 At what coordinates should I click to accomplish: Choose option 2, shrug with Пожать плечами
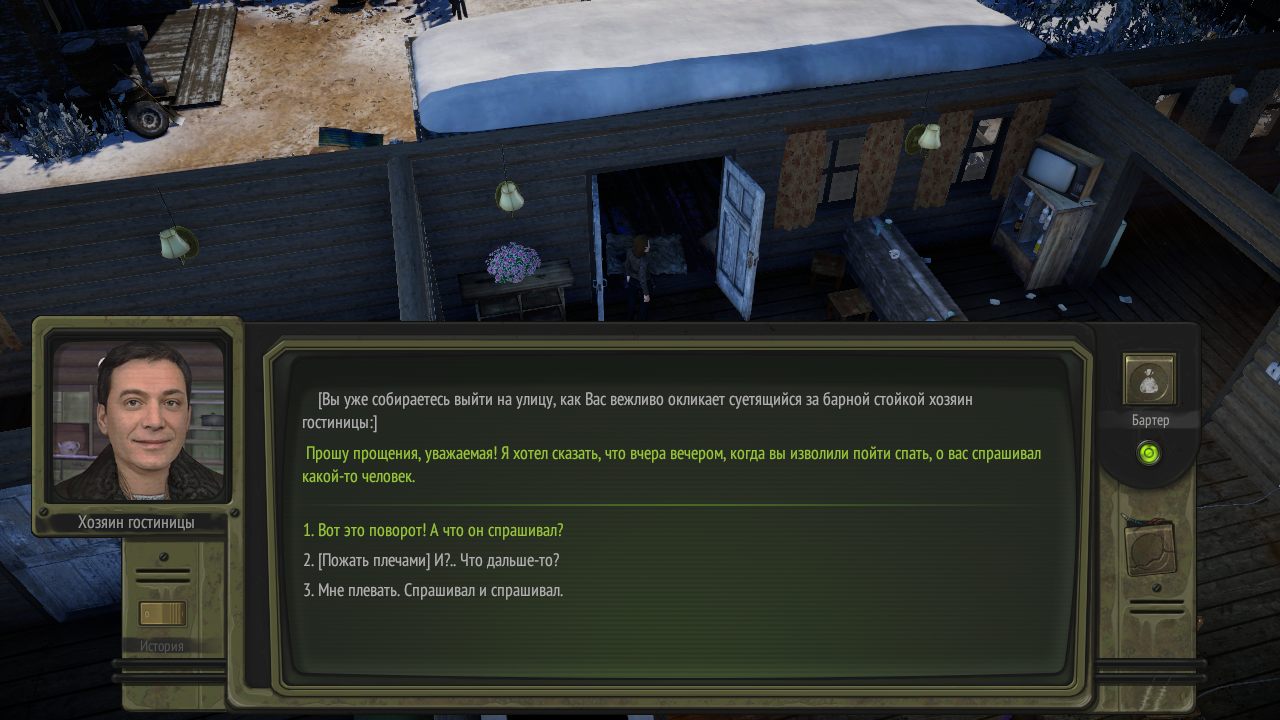[431, 560]
